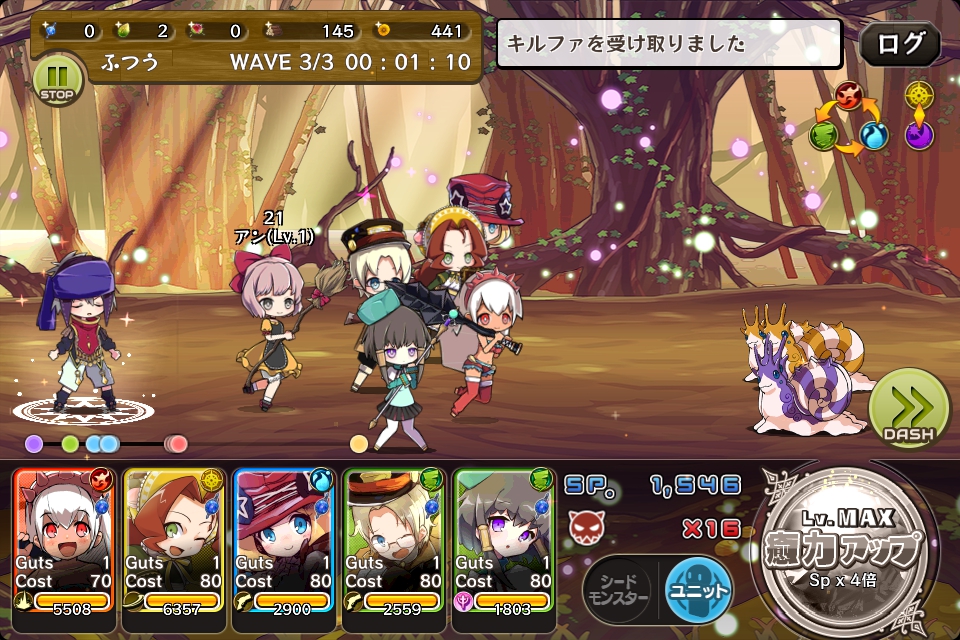Deploy the red-haired winking unit card
Image resolution: width=960 pixels, height=640 pixels.
coord(174,538)
